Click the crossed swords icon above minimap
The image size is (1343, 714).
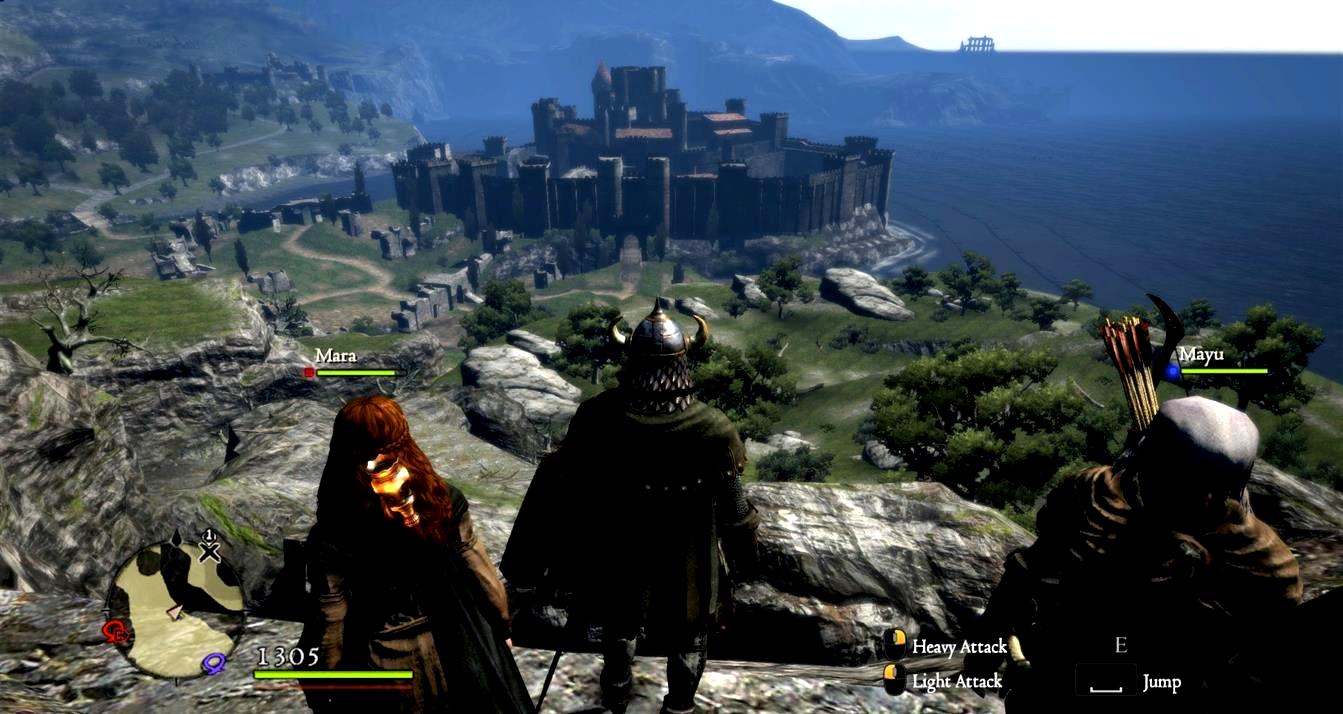[209, 550]
